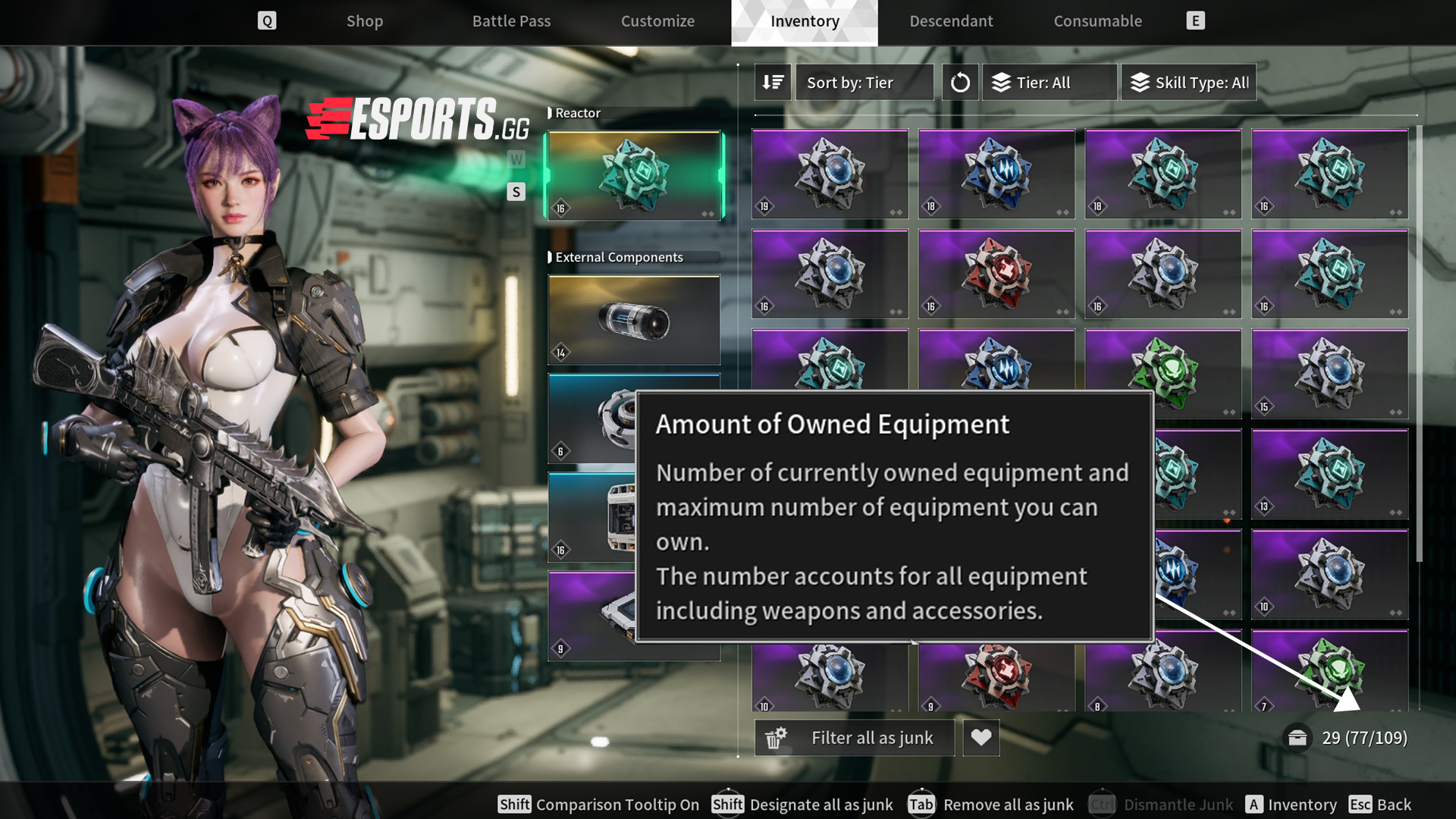Select the level 6 external component slot
The width and height of the screenshot is (1456, 819).
coord(591,419)
